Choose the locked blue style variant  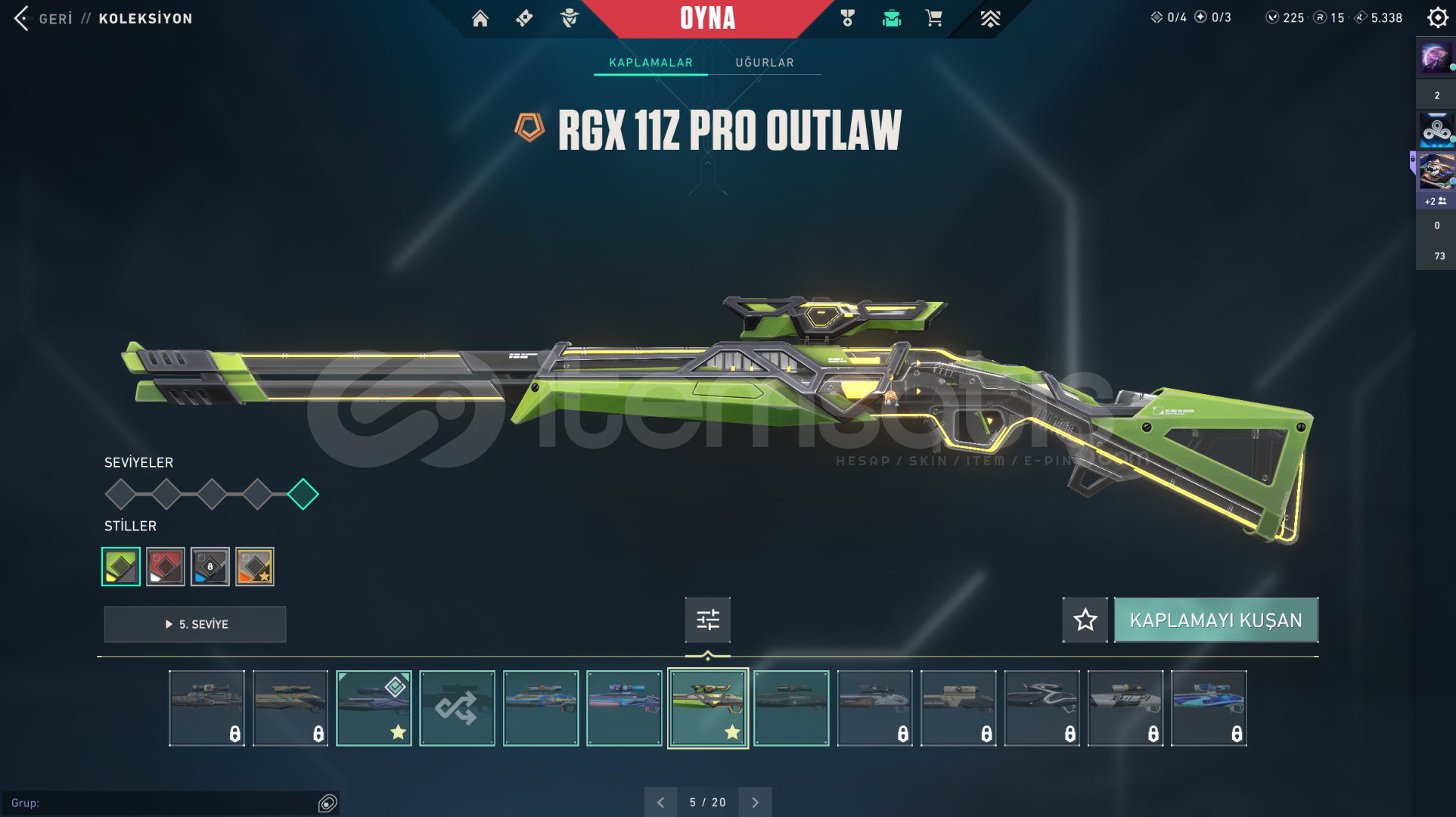(x=210, y=567)
